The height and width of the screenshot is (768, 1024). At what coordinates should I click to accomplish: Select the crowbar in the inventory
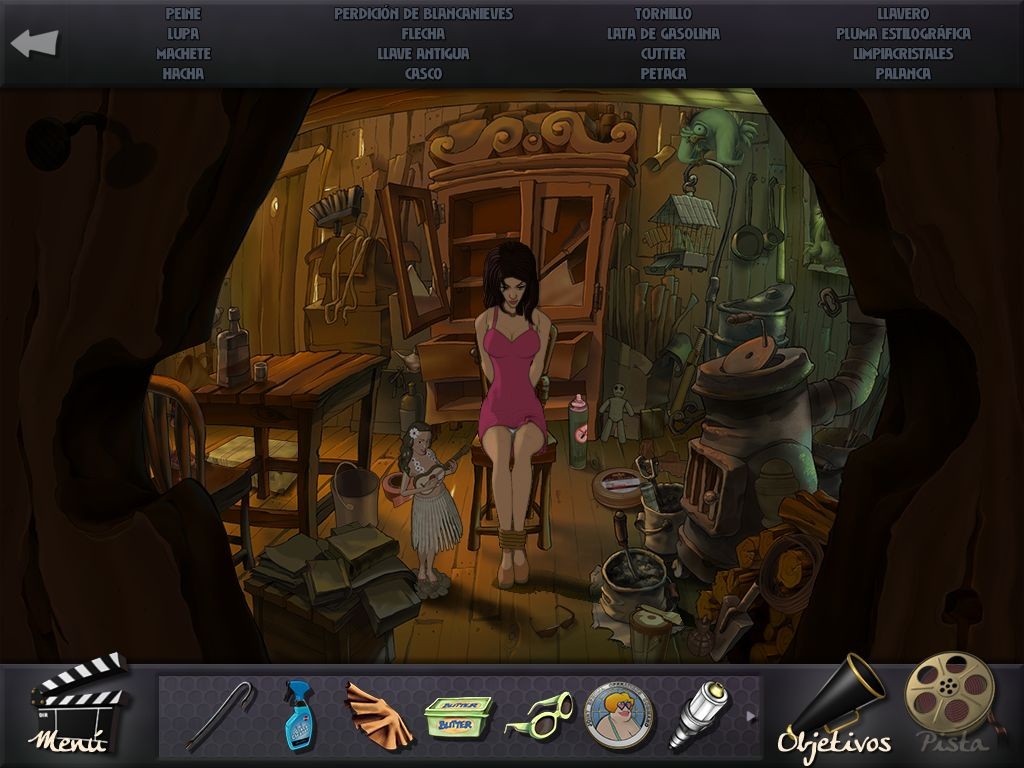pos(220,714)
